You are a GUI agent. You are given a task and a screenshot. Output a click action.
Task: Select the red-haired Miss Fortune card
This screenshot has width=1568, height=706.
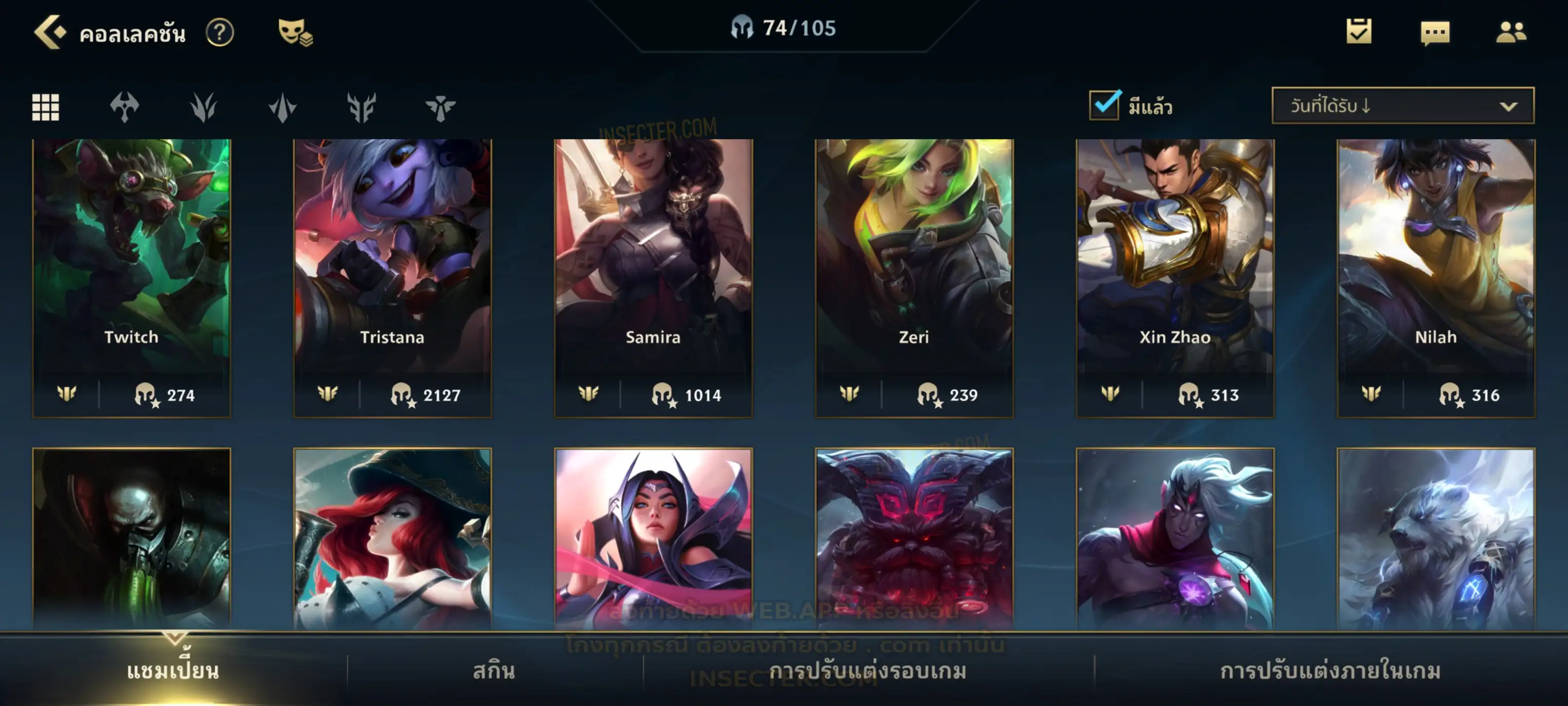[392, 539]
